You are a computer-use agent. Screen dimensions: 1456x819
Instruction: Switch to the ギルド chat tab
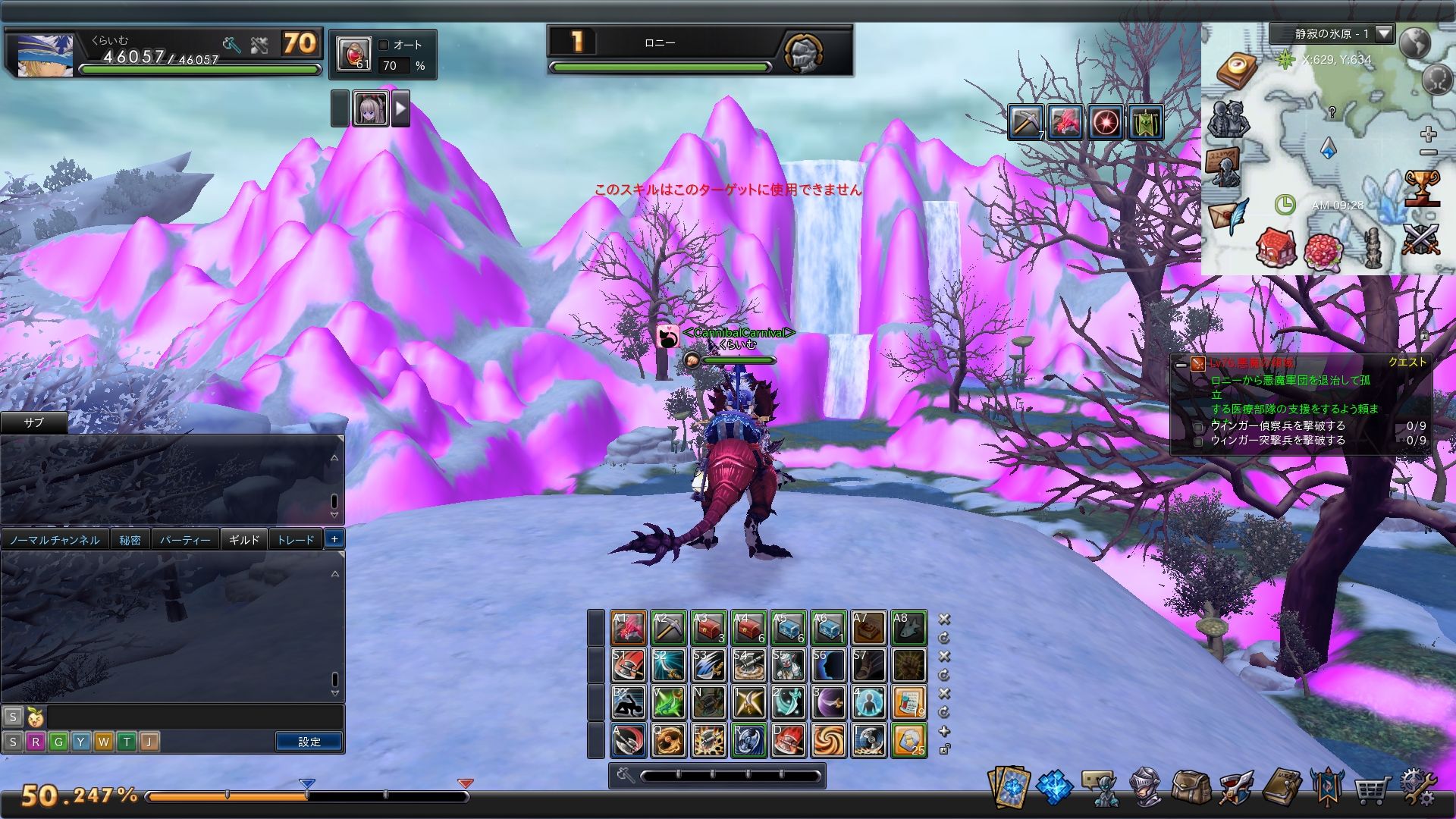(243, 540)
